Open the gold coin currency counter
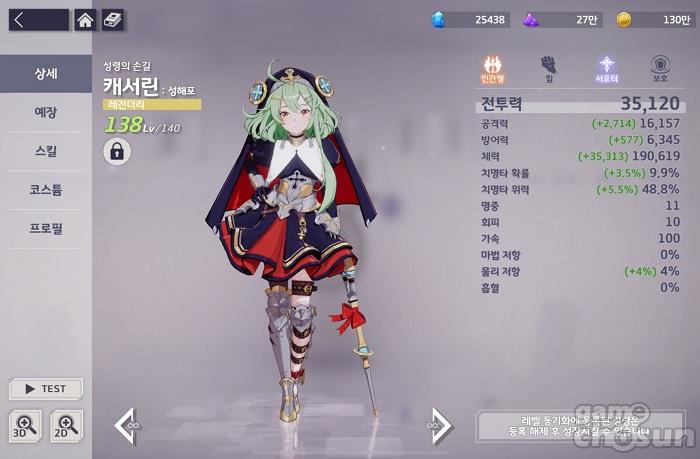Image resolution: width=700 pixels, height=459 pixels. (x=654, y=19)
